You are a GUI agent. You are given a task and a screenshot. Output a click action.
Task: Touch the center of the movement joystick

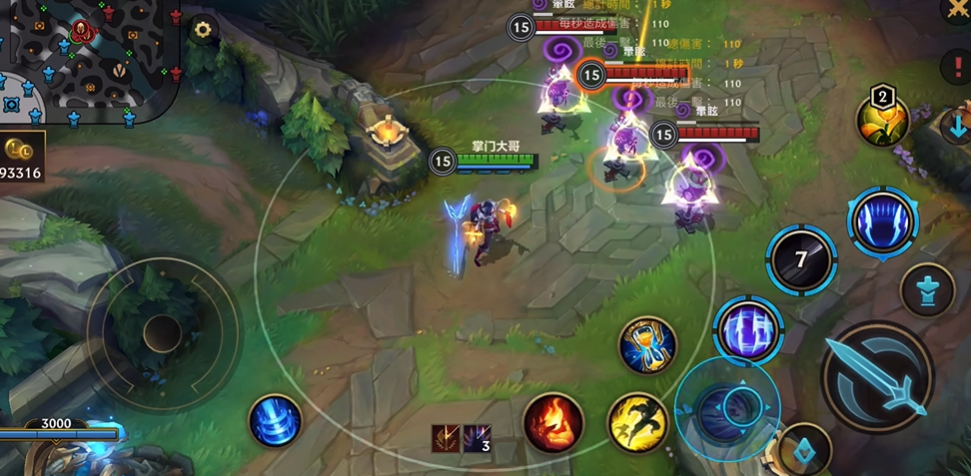tap(162, 333)
